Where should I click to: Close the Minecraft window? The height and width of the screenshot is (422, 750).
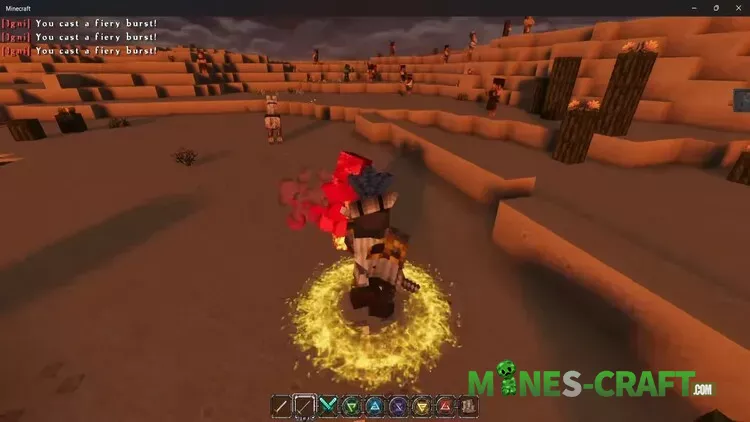[x=737, y=7]
